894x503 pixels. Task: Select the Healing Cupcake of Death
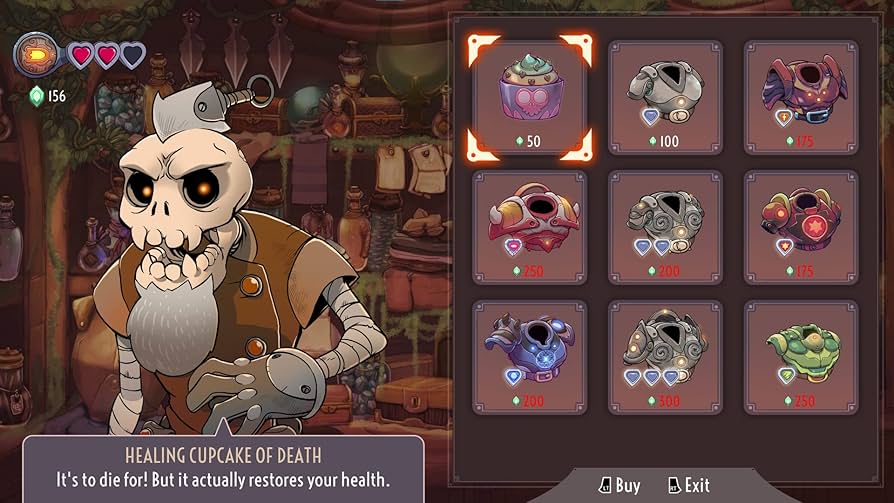530,97
